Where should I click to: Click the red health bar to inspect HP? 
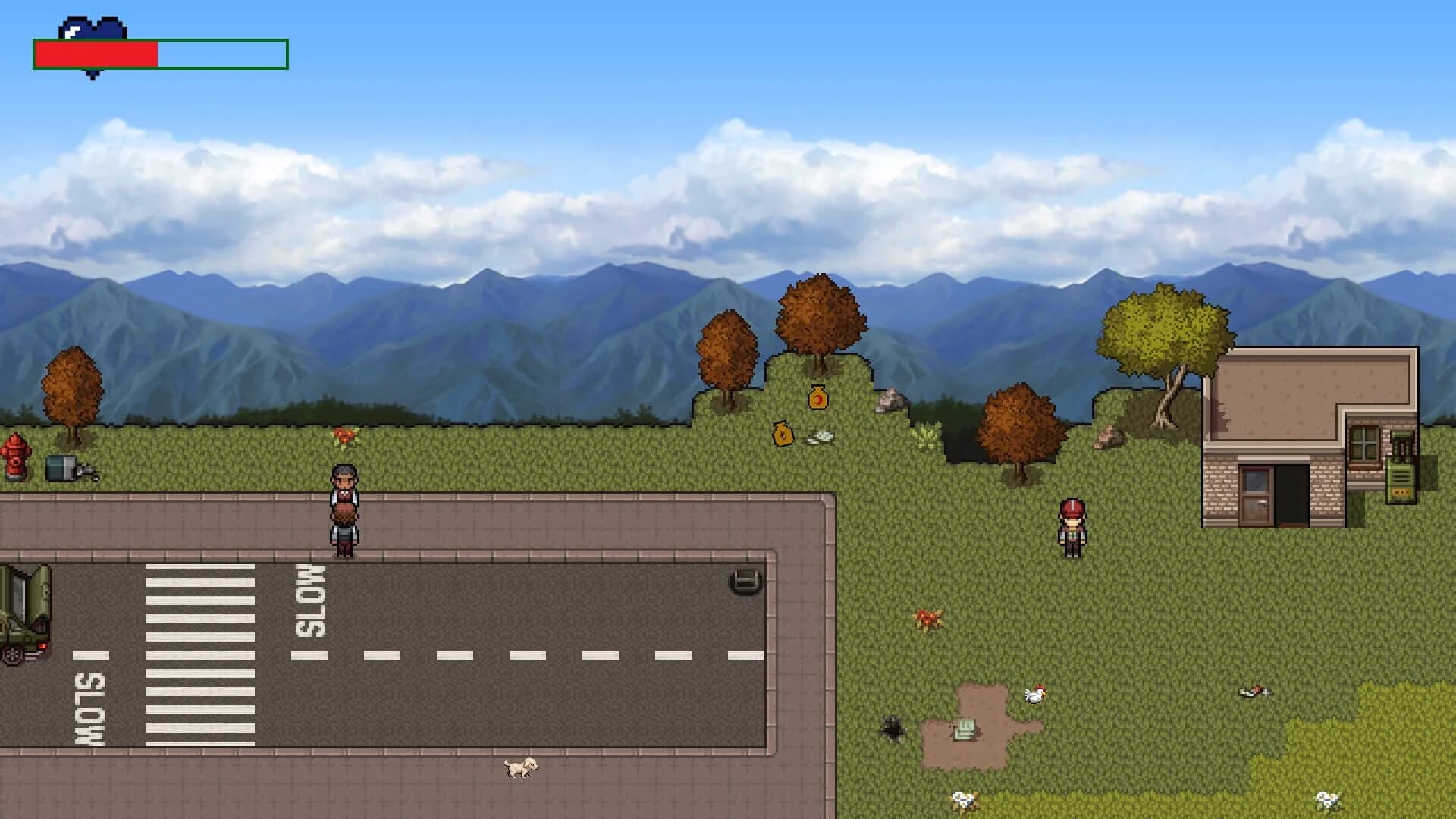coord(95,53)
